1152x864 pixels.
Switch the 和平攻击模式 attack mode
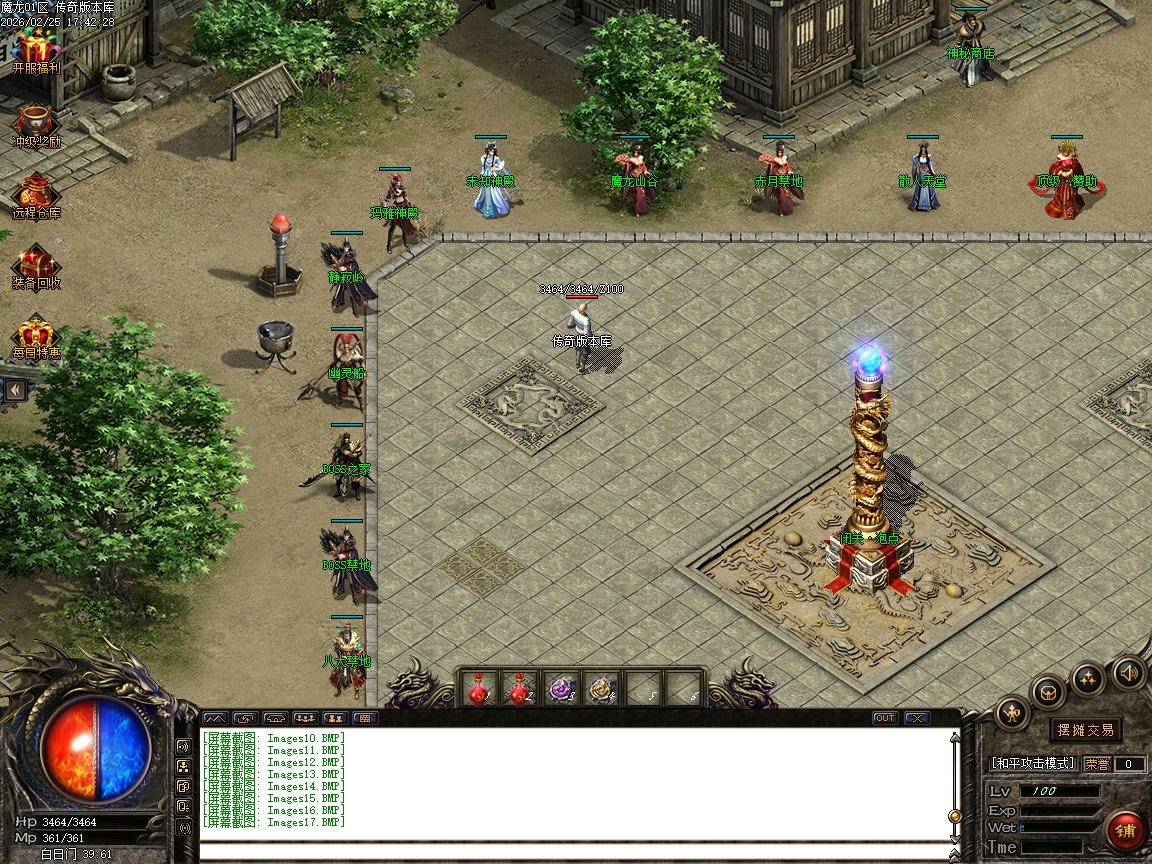pyautogui.click(x=1033, y=763)
